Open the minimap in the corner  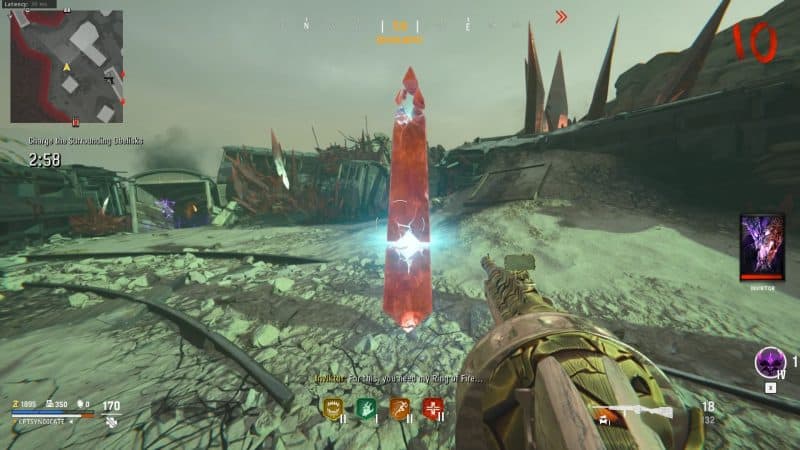(66, 66)
